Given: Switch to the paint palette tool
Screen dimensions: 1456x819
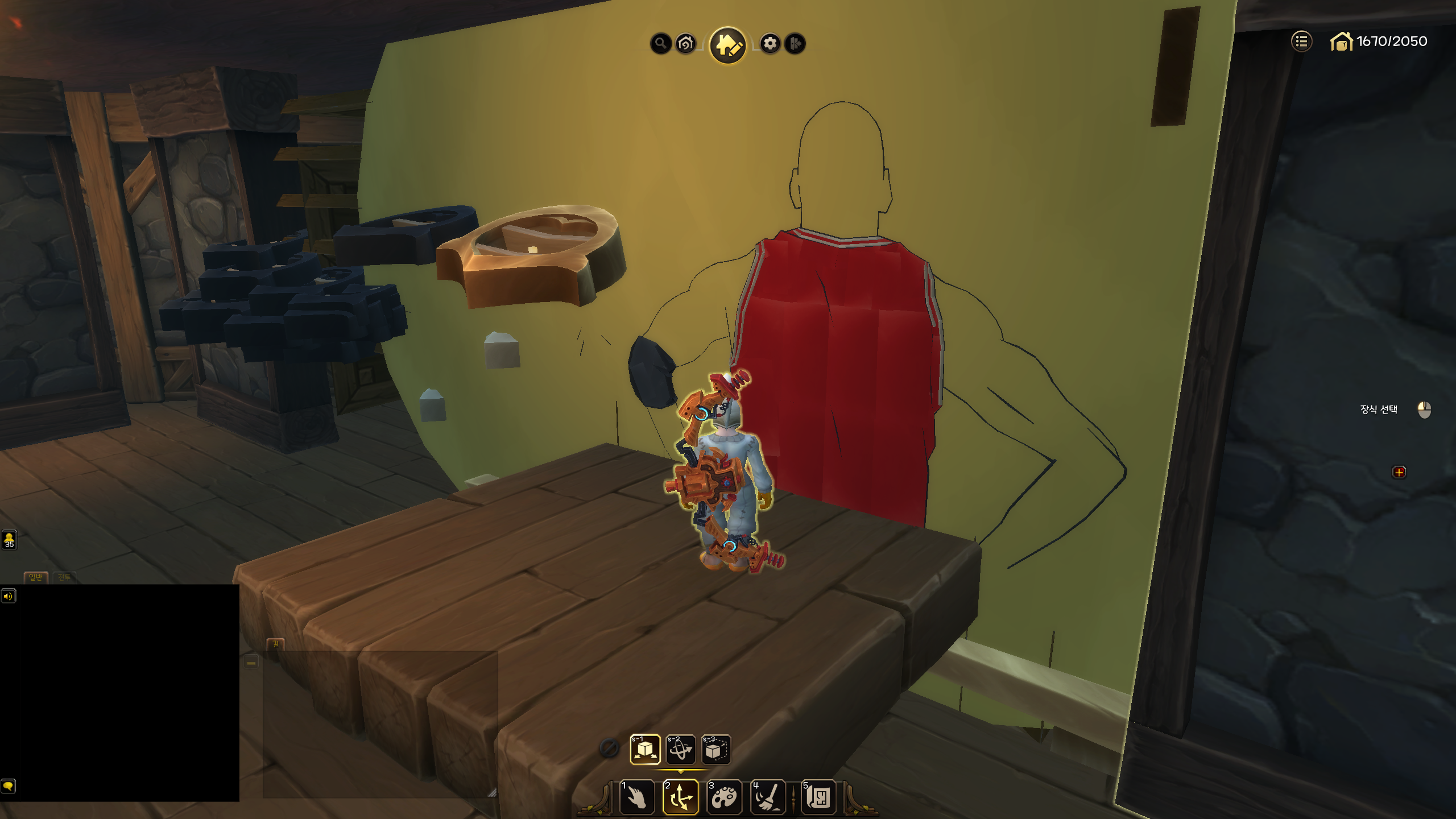Looking at the screenshot, I should click(x=724, y=797).
